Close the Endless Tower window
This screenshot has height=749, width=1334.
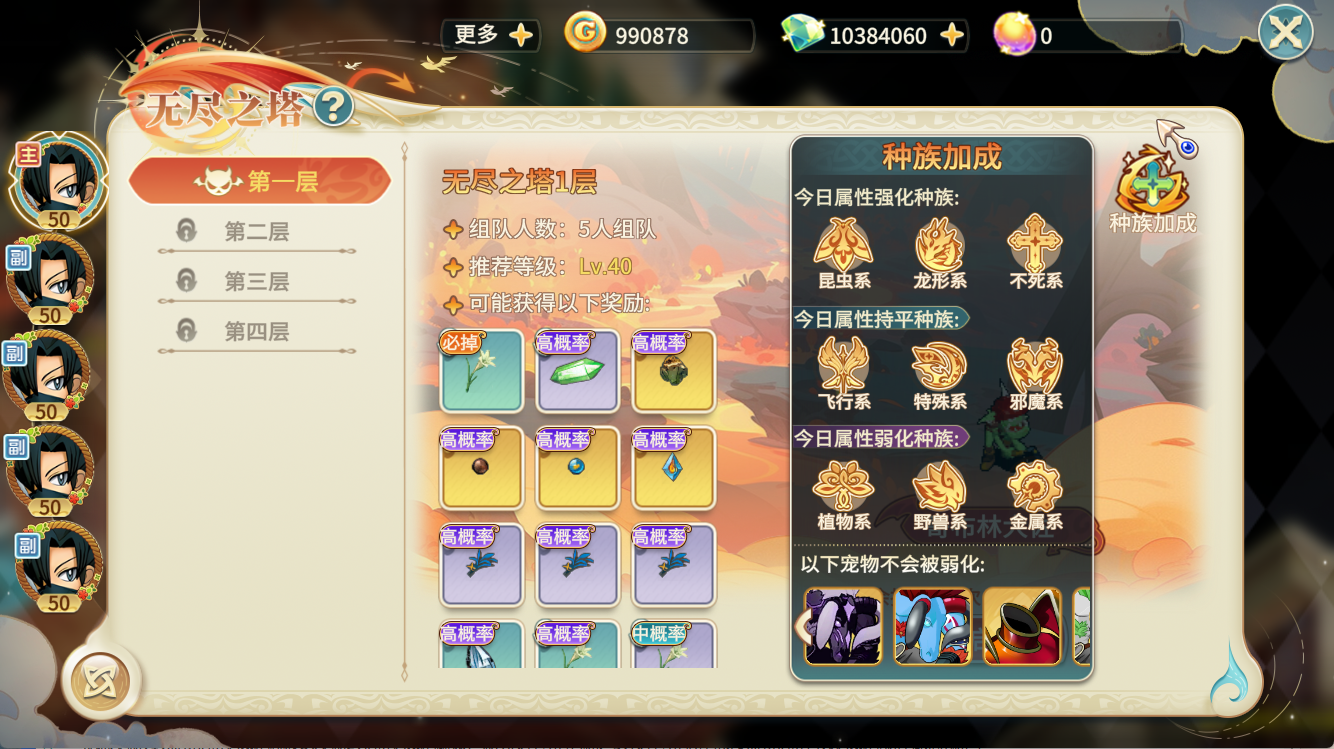tap(1285, 33)
